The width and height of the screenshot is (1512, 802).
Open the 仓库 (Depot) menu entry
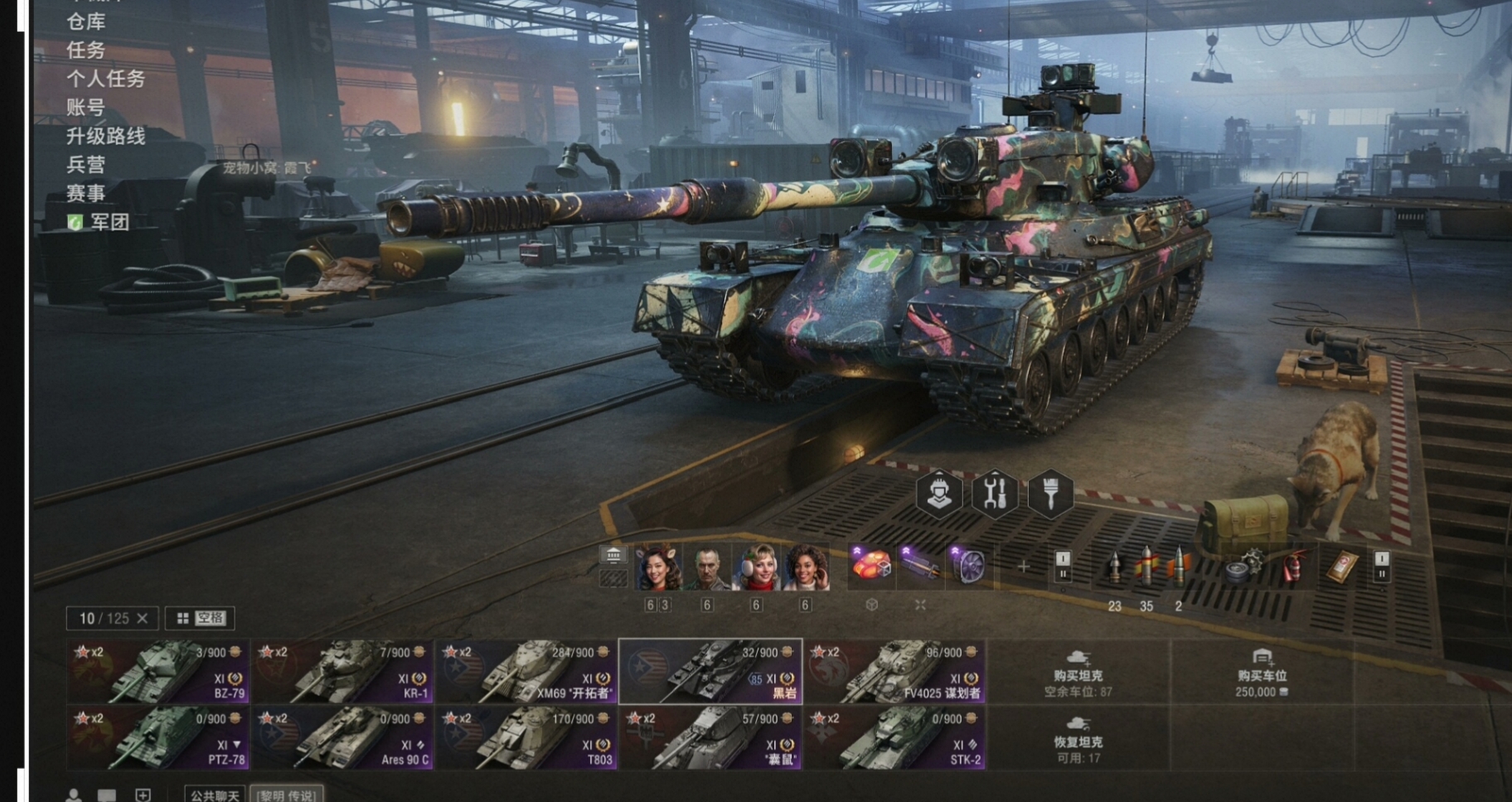click(86, 22)
